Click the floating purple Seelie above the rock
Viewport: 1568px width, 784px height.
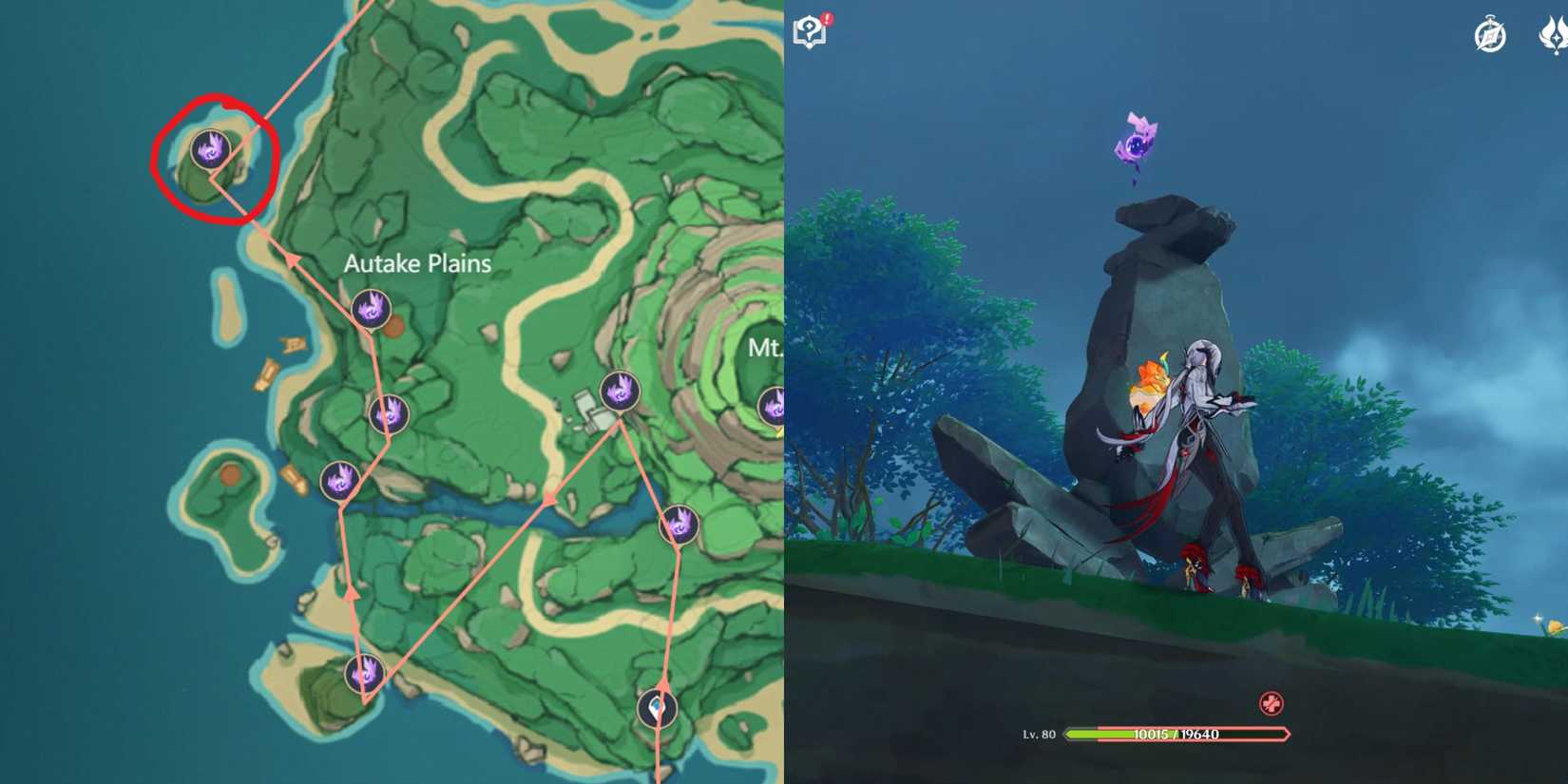[x=1137, y=143]
